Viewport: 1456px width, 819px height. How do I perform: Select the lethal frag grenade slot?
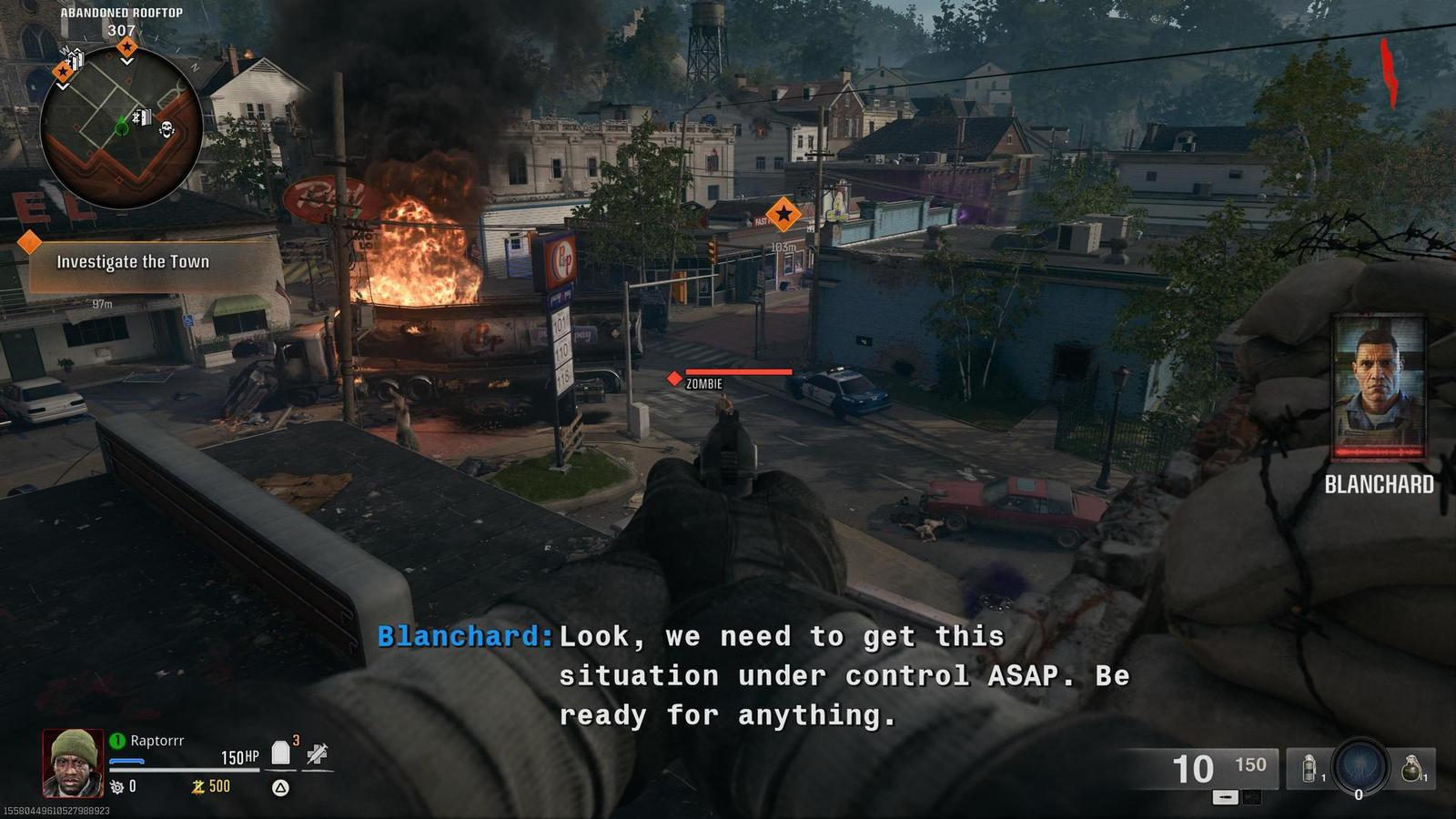(x=1411, y=769)
